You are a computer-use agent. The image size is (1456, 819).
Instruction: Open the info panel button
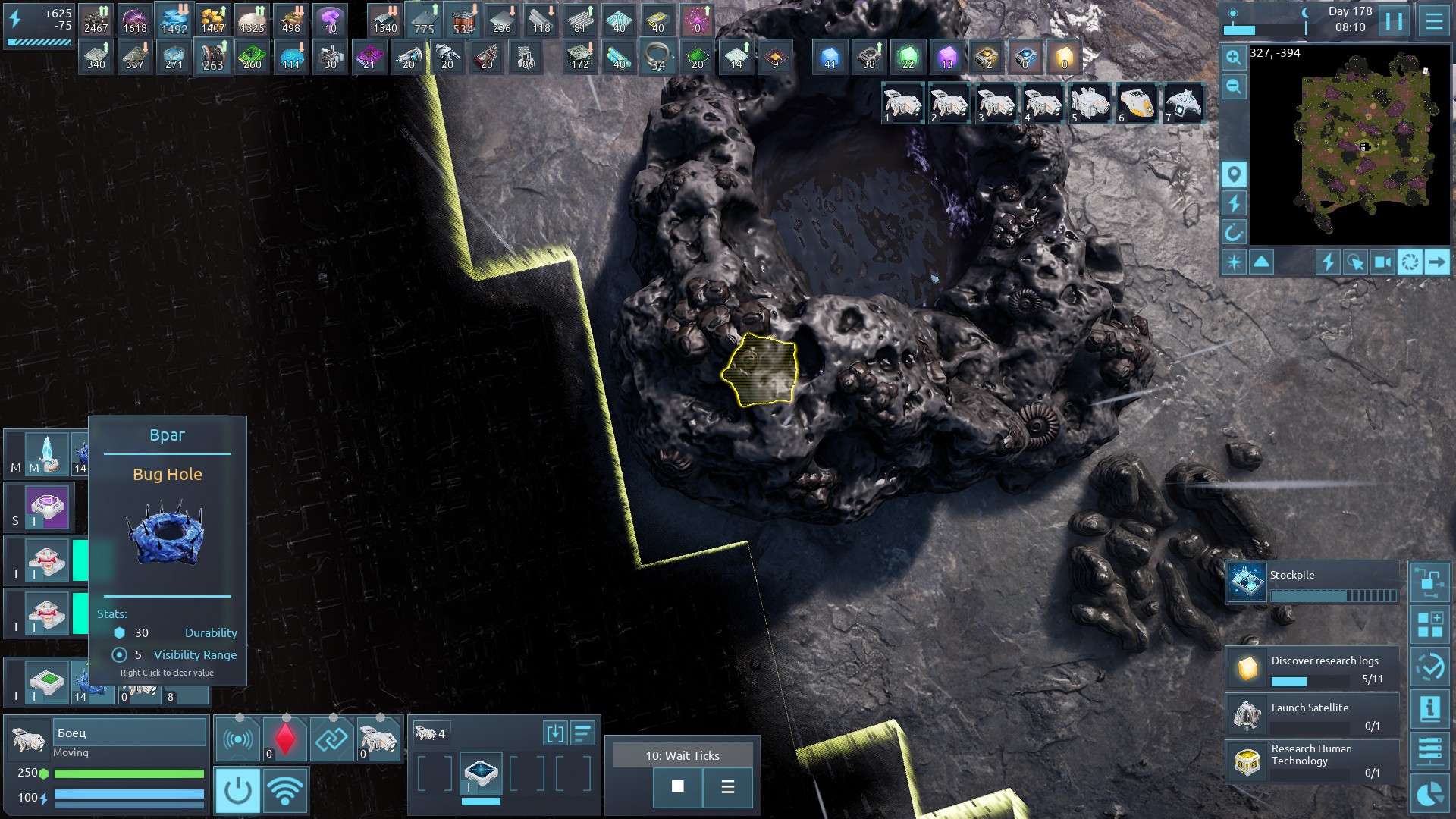click(1429, 709)
